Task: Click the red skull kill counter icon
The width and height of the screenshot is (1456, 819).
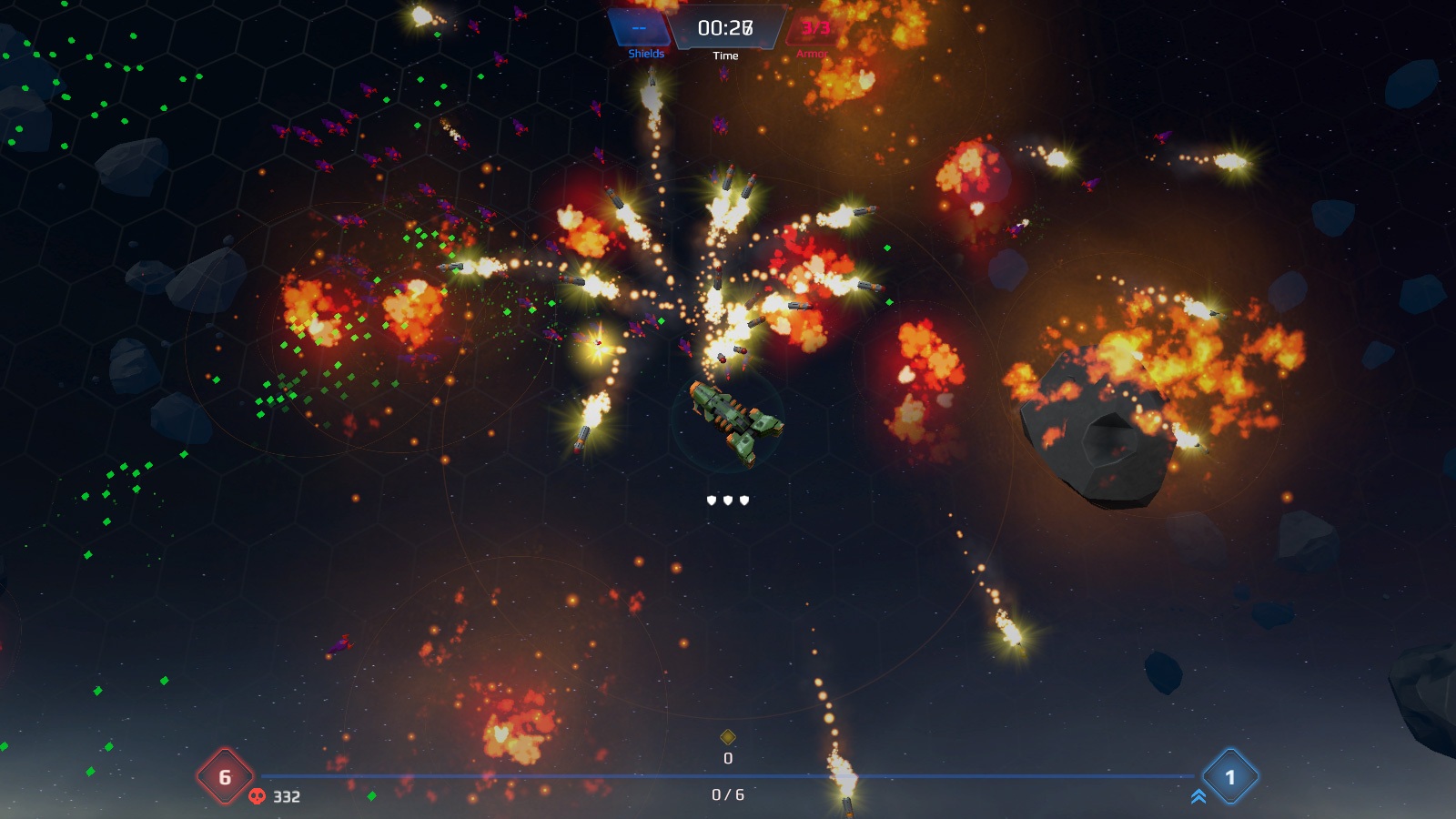Action: point(258,796)
